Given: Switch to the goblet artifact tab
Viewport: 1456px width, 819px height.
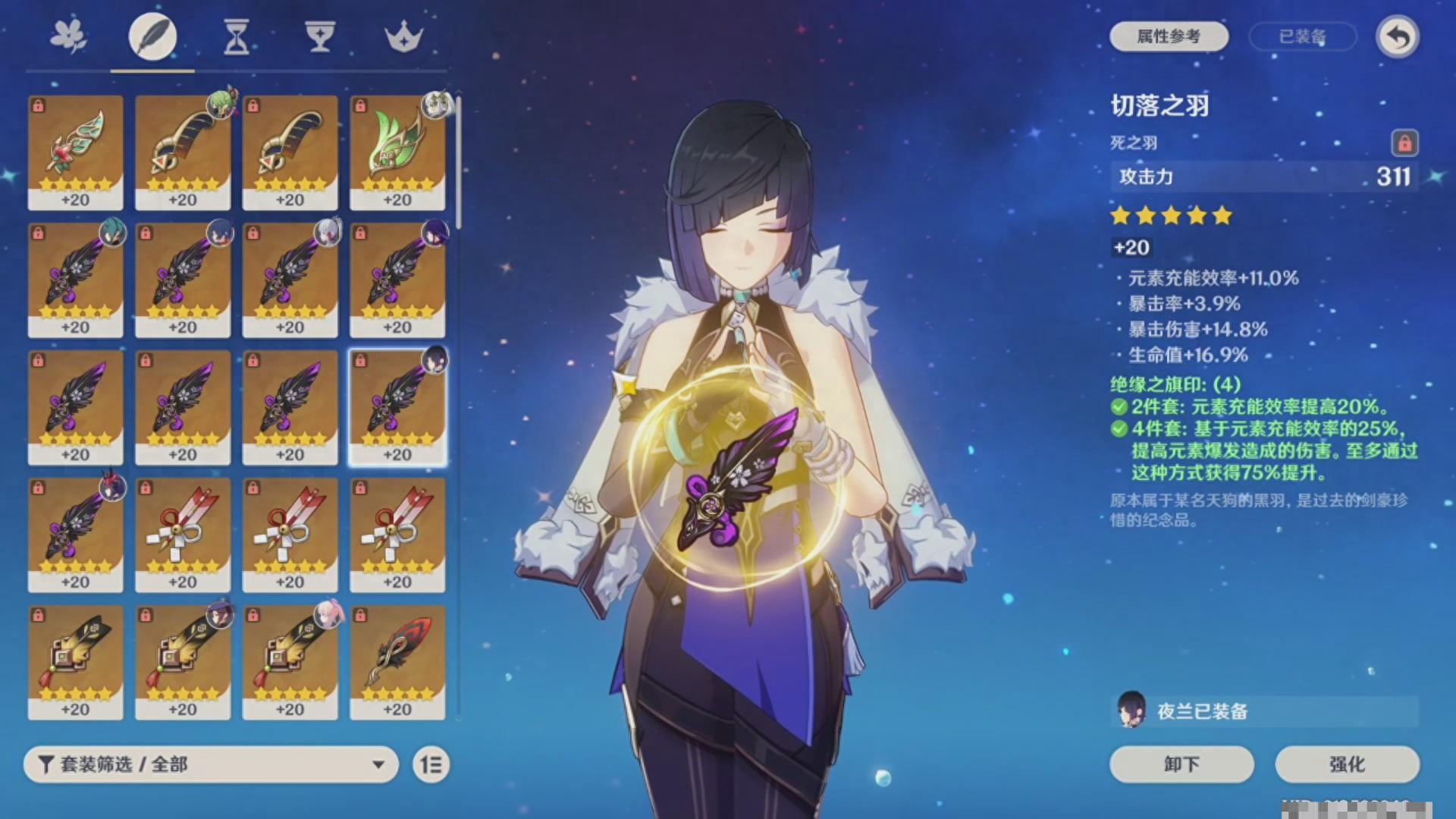Looking at the screenshot, I should [x=320, y=36].
